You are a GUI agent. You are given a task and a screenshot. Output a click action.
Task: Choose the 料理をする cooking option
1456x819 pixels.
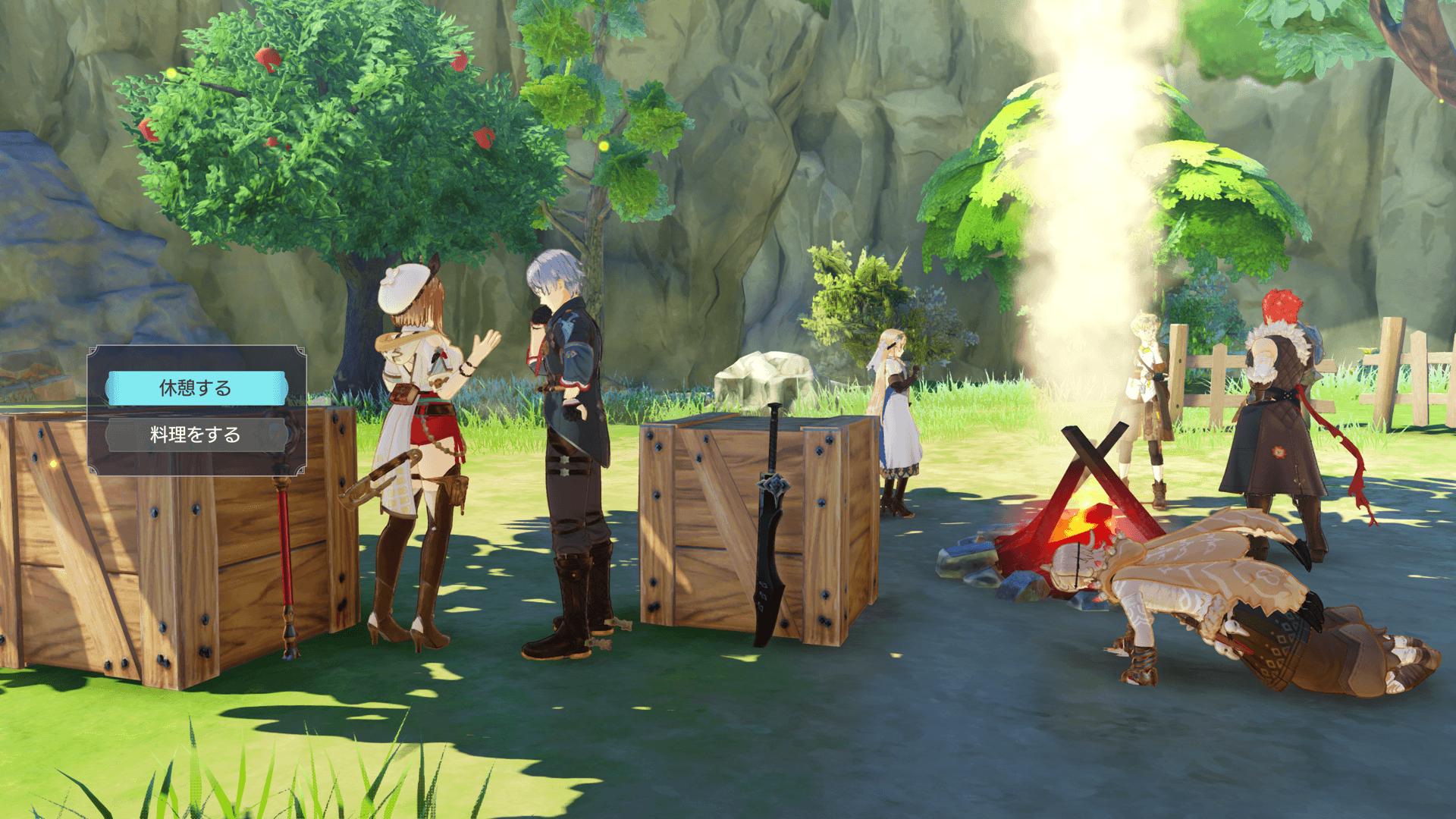click(x=196, y=435)
